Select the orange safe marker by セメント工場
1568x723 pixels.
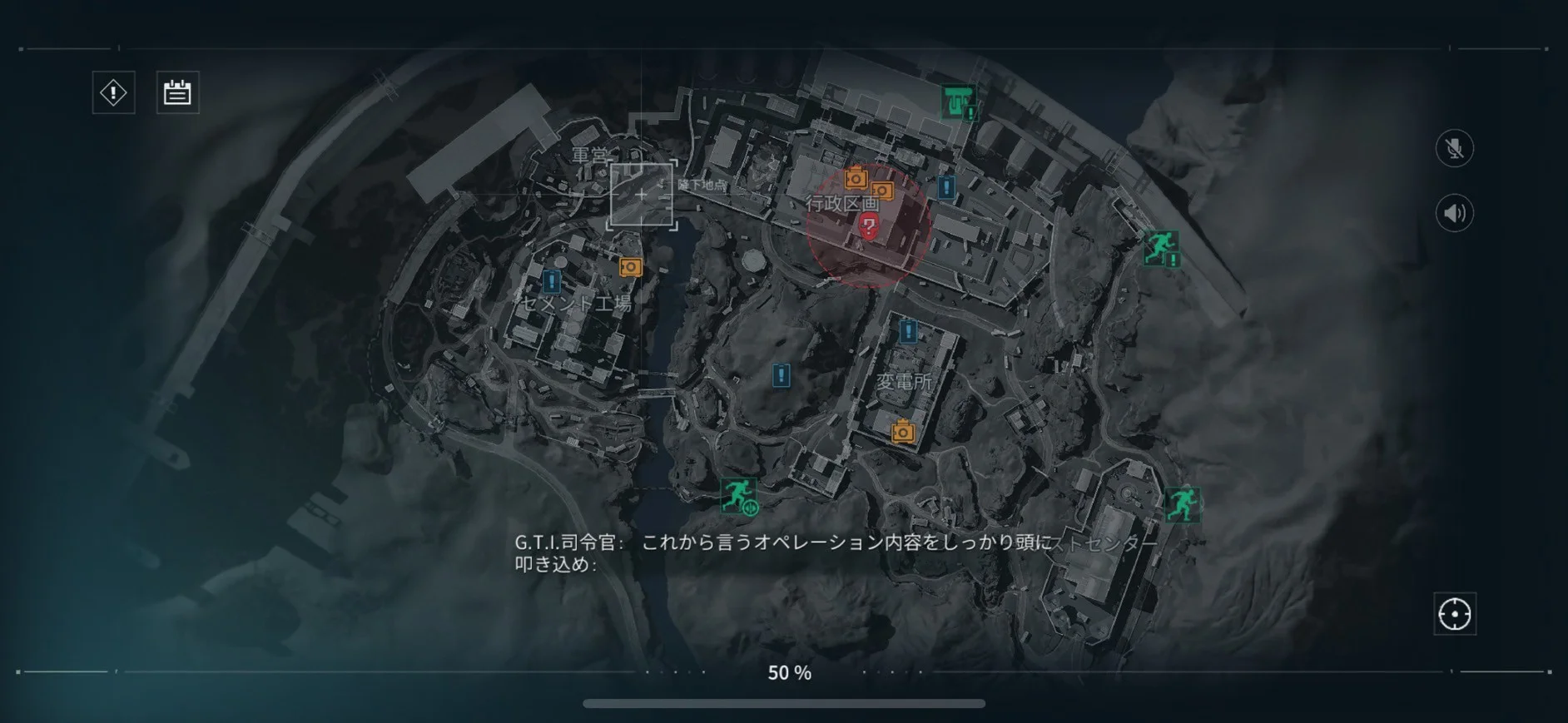631,267
